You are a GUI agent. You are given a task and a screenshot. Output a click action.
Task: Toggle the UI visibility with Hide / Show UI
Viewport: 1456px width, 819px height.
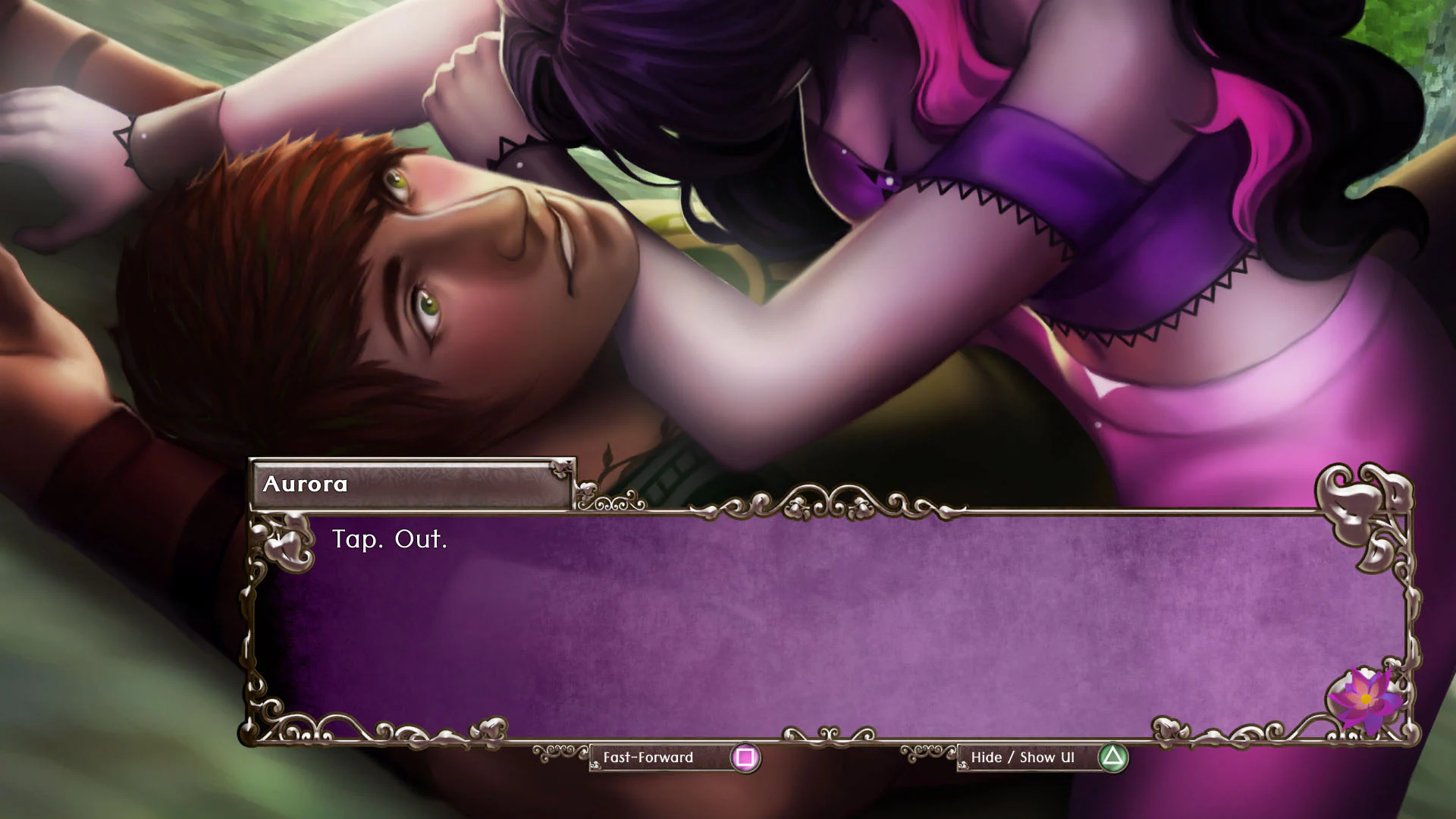point(1024,756)
